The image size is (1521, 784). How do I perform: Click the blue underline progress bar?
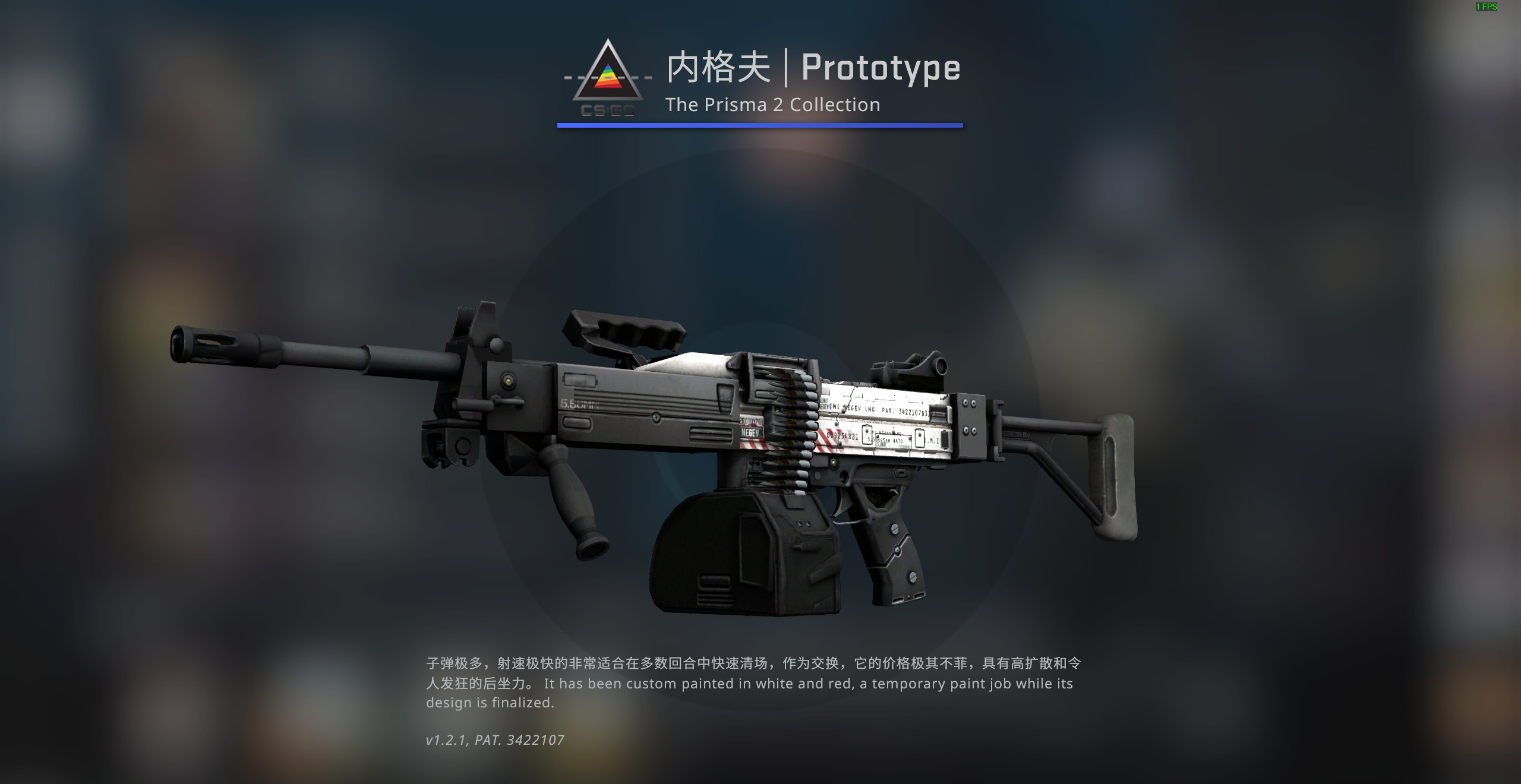[759, 125]
